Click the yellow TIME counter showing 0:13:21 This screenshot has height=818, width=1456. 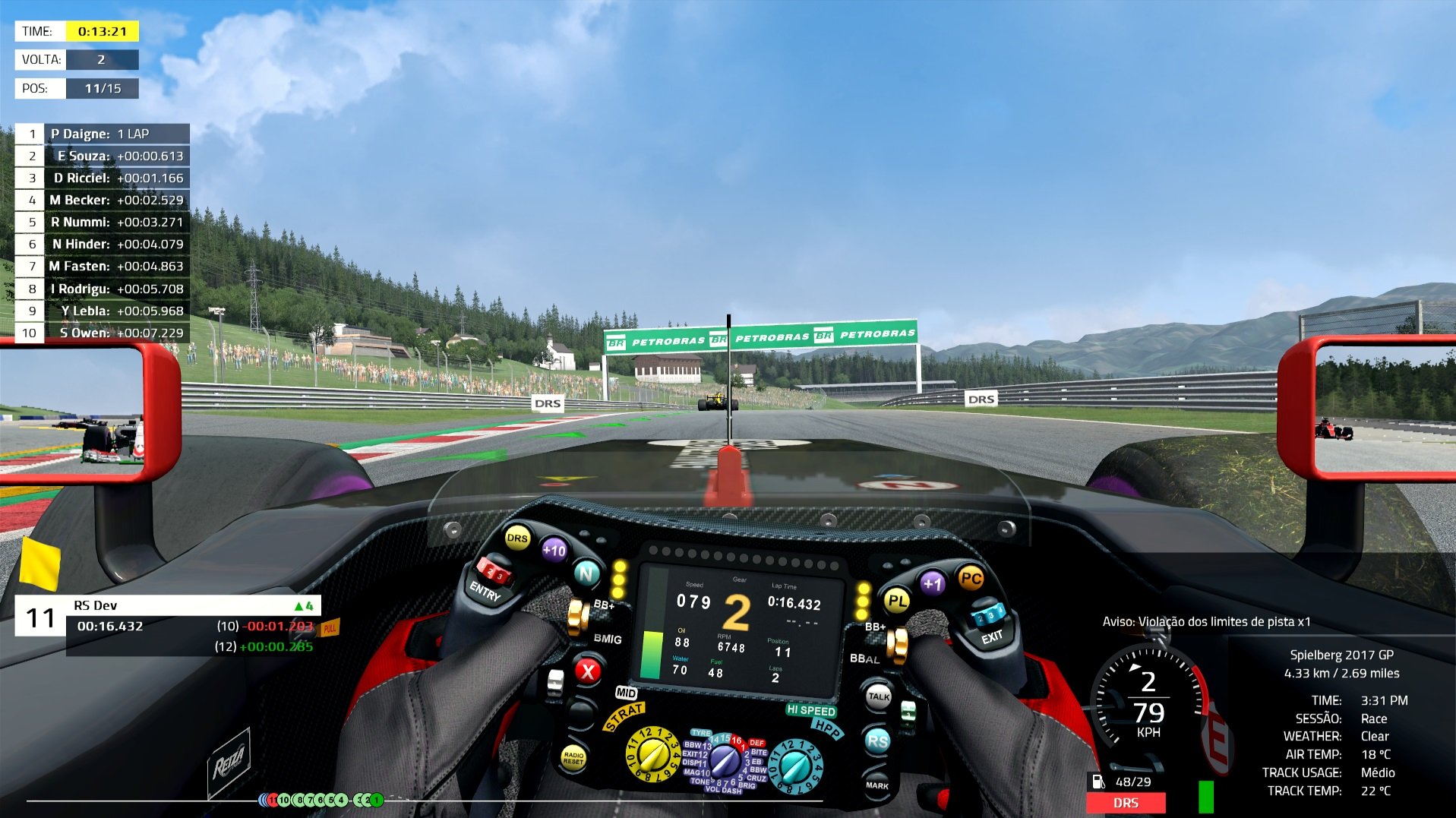(x=103, y=30)
